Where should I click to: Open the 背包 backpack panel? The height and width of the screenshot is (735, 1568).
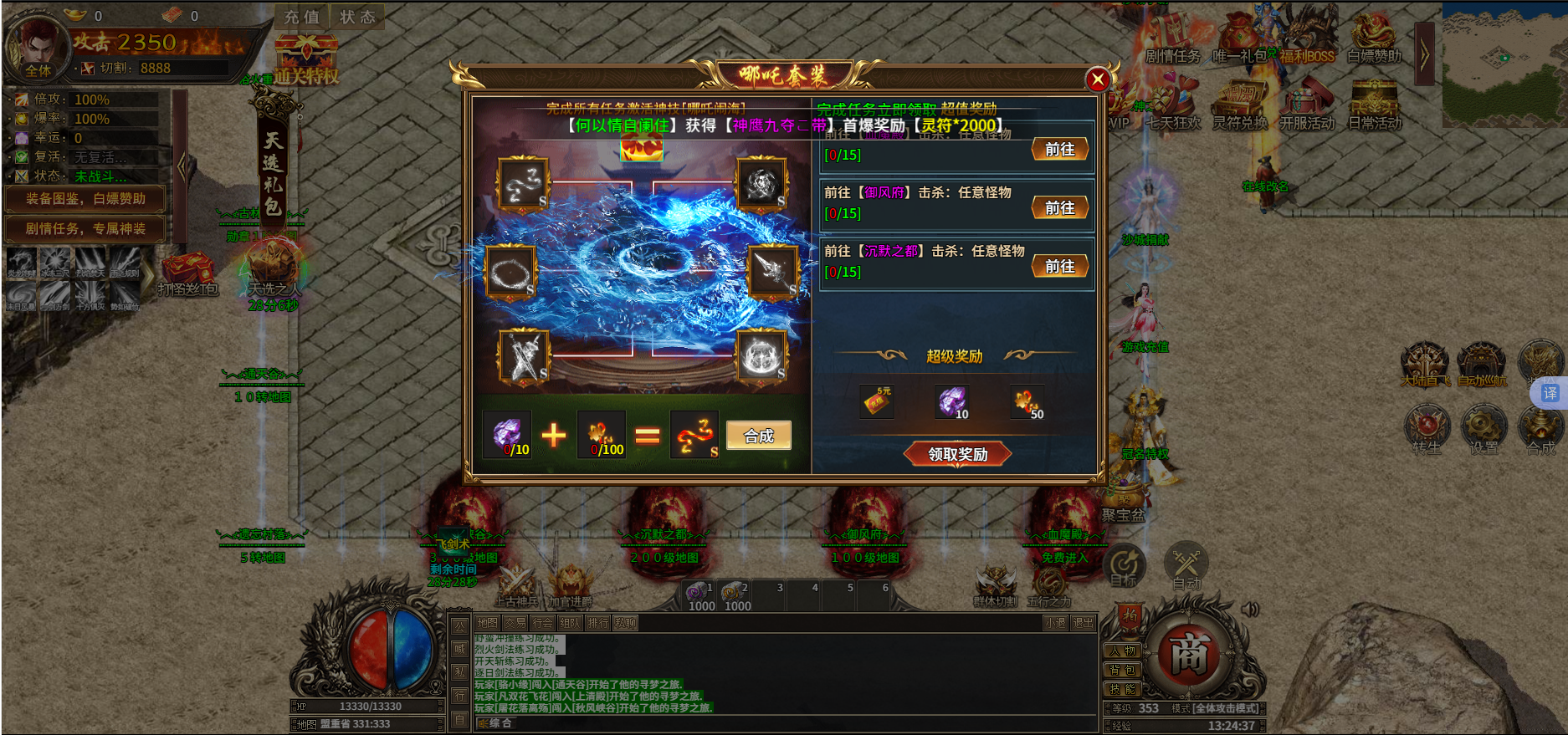pos(1125,669)
